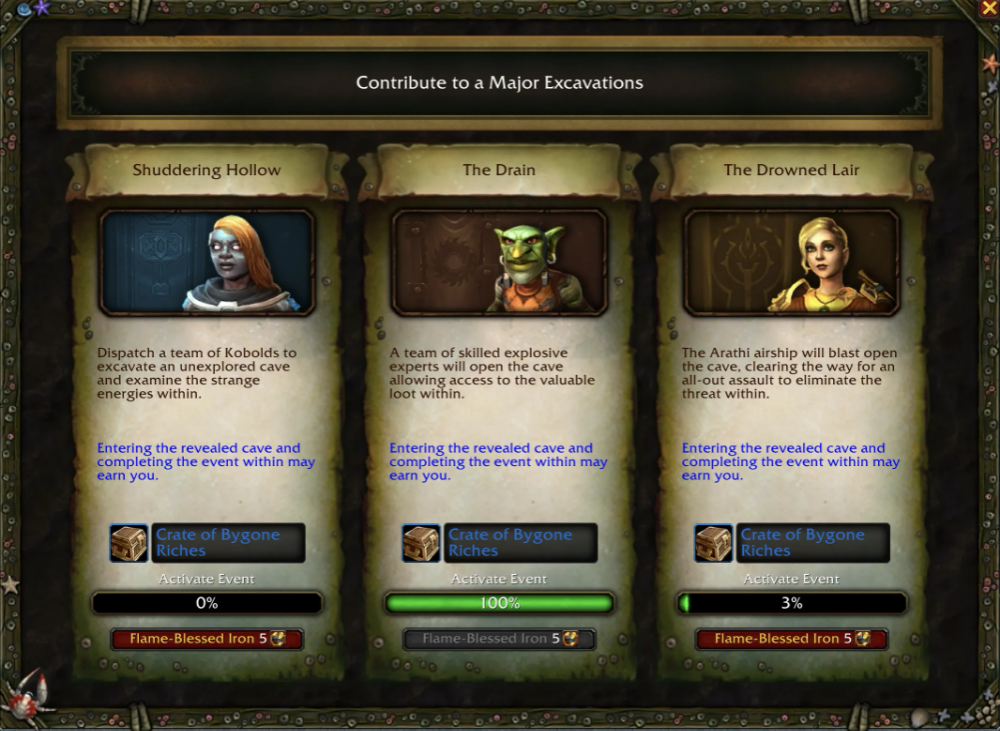Image resolution: width=1000 pixels, height=731 pixels.
Task: Click The Drain's greyed Flame-Blessed Iron button
Action: tap(499, 639)
